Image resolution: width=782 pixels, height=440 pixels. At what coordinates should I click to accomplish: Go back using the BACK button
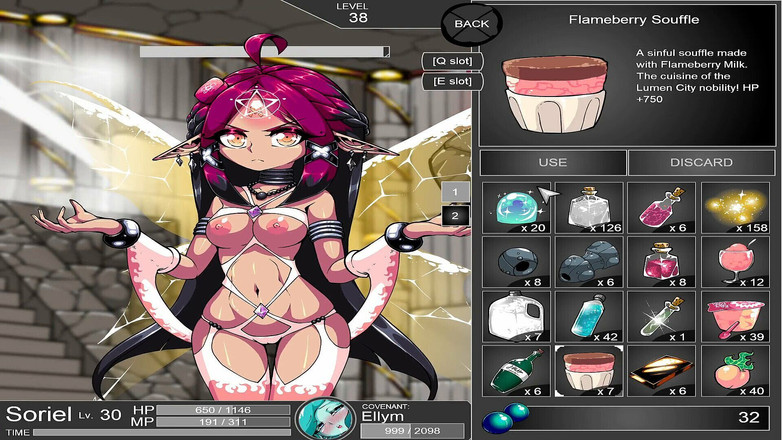pos(472,23)
